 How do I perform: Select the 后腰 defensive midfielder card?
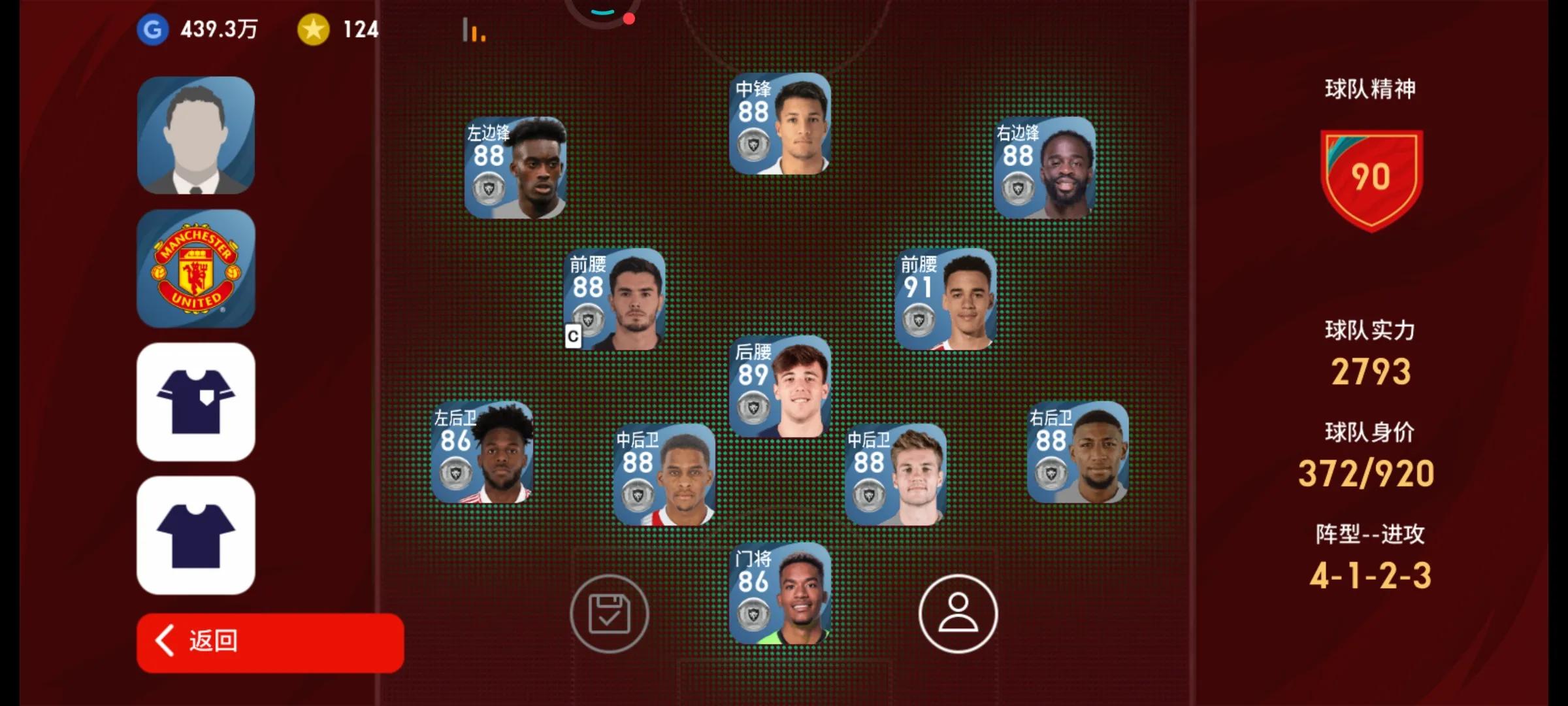tap(779, 386)
